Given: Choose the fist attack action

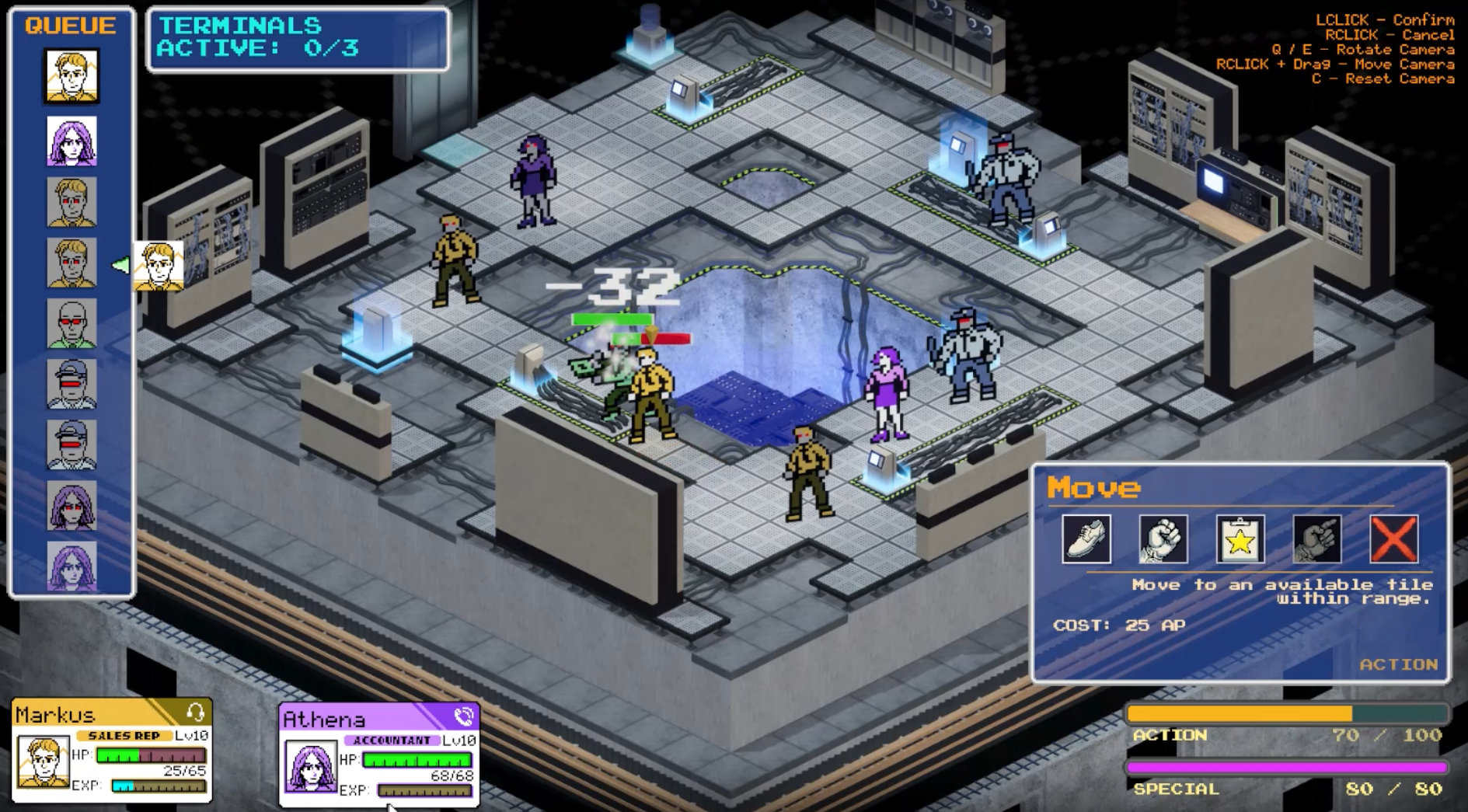Looking at the screenshot, I should pyautogui.click(x=1163, y=538).
